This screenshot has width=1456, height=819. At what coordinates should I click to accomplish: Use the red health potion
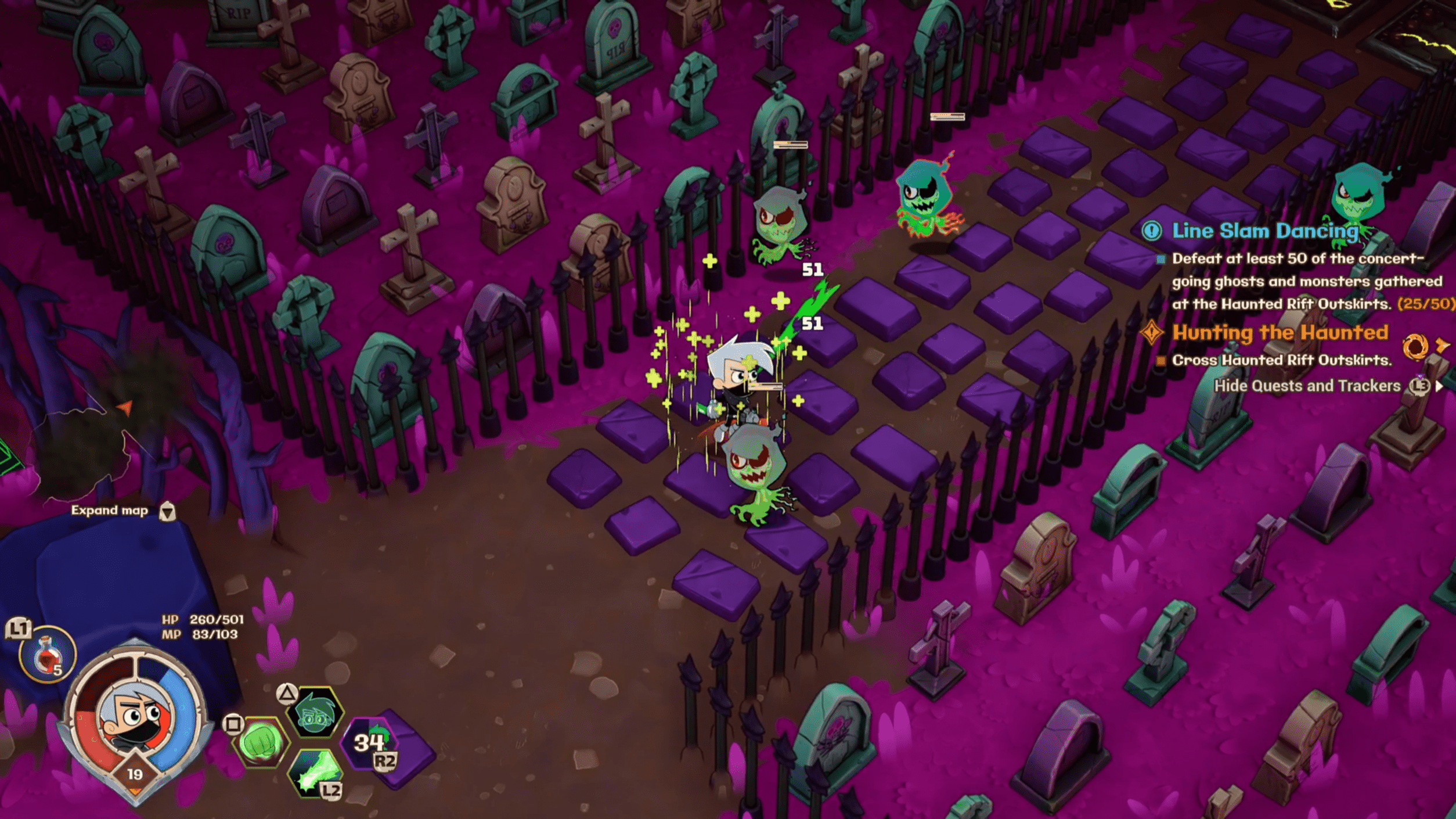(x=47, y=655)
